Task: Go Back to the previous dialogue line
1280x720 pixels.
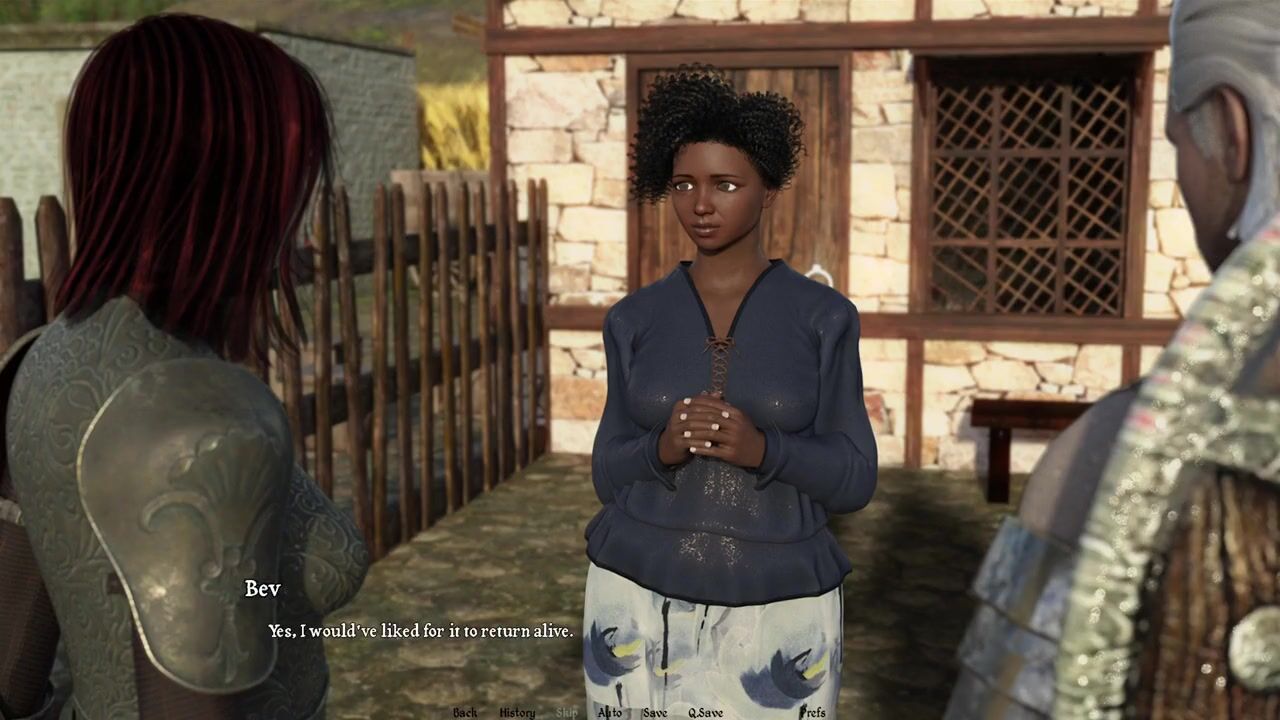Action: 465,712
